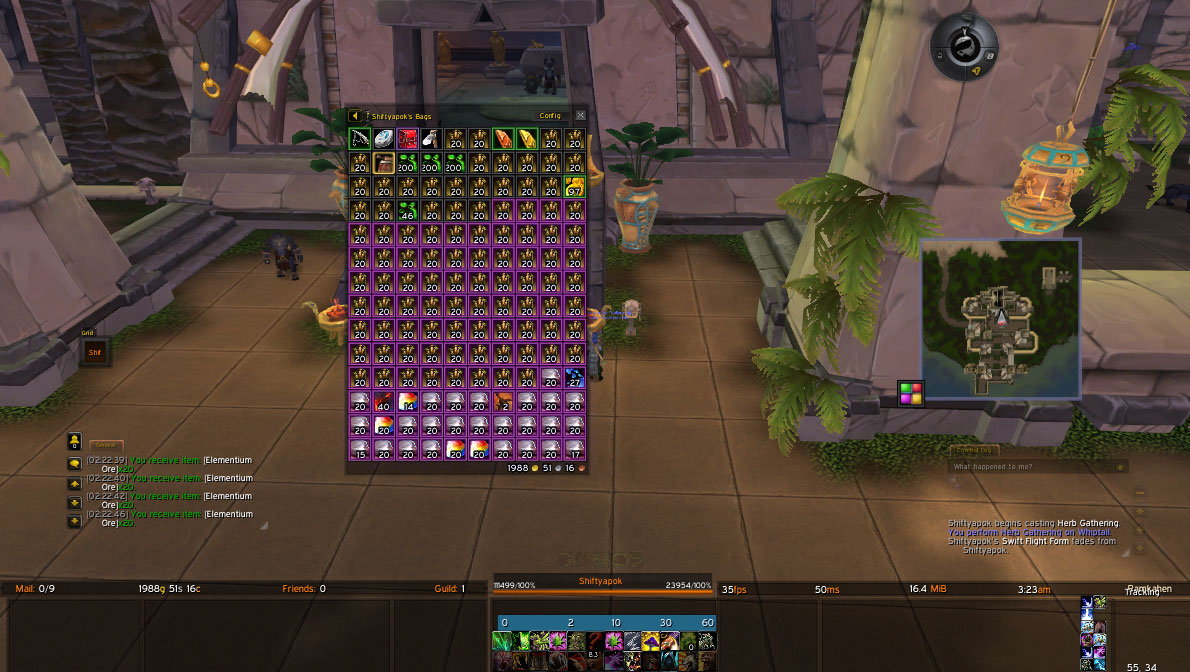Select the green herb stack of 46
The height and width of the screenshot is (672, 1190).
[408, 211]
